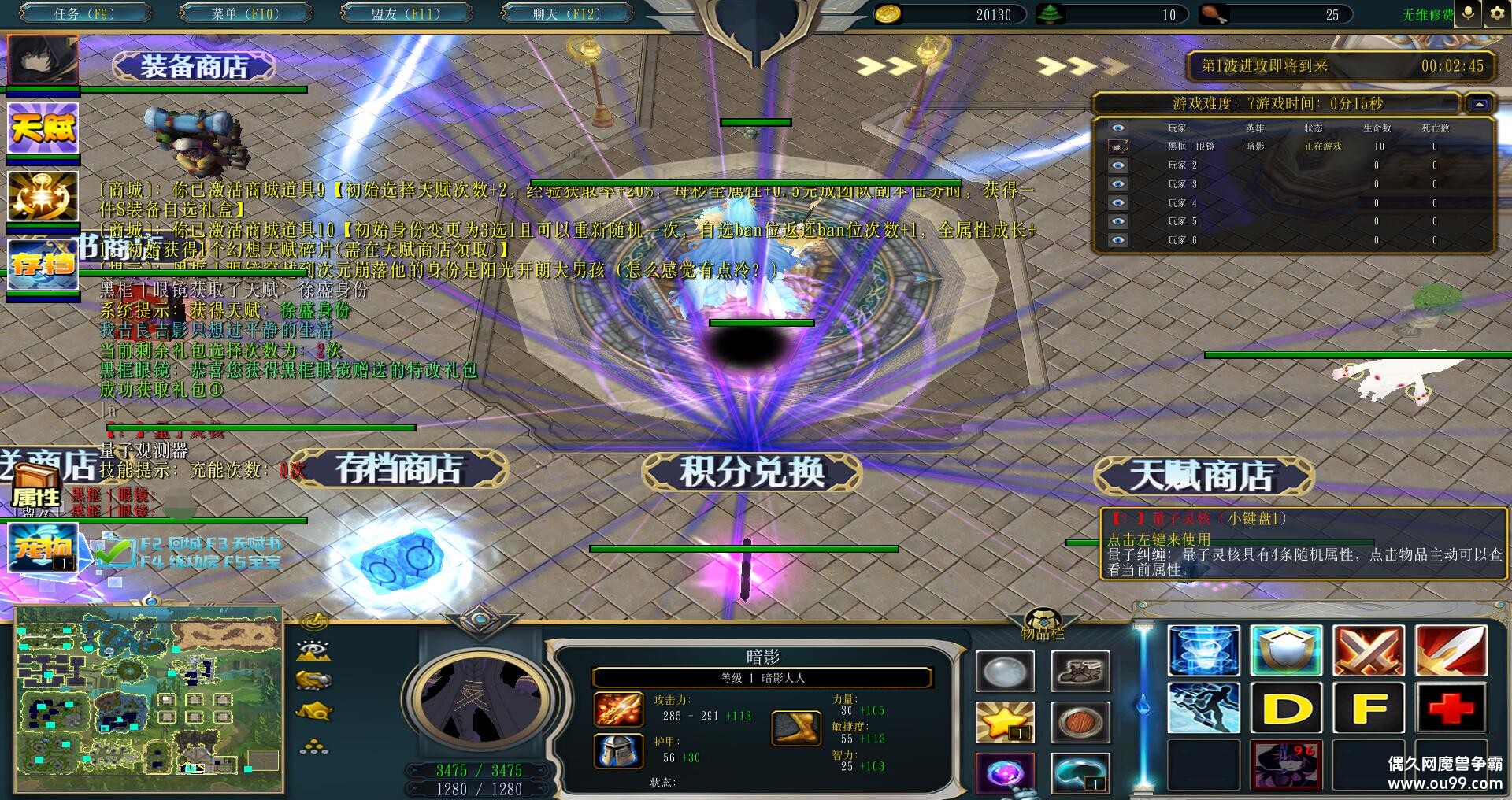This screenshot has height=800, width=1512.
Task: Toggle the eye icon next to 玩家 2
Action: pos(1117,165)
